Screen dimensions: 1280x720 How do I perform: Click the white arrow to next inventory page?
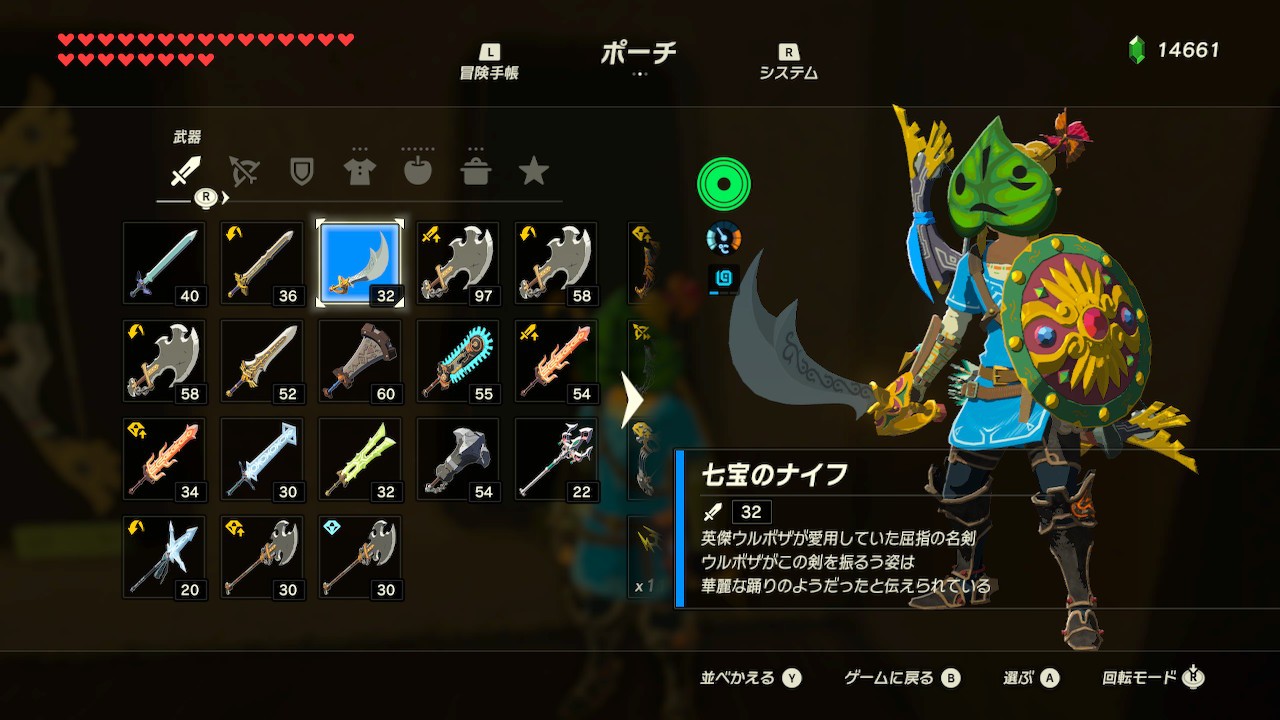pos(632,400)
